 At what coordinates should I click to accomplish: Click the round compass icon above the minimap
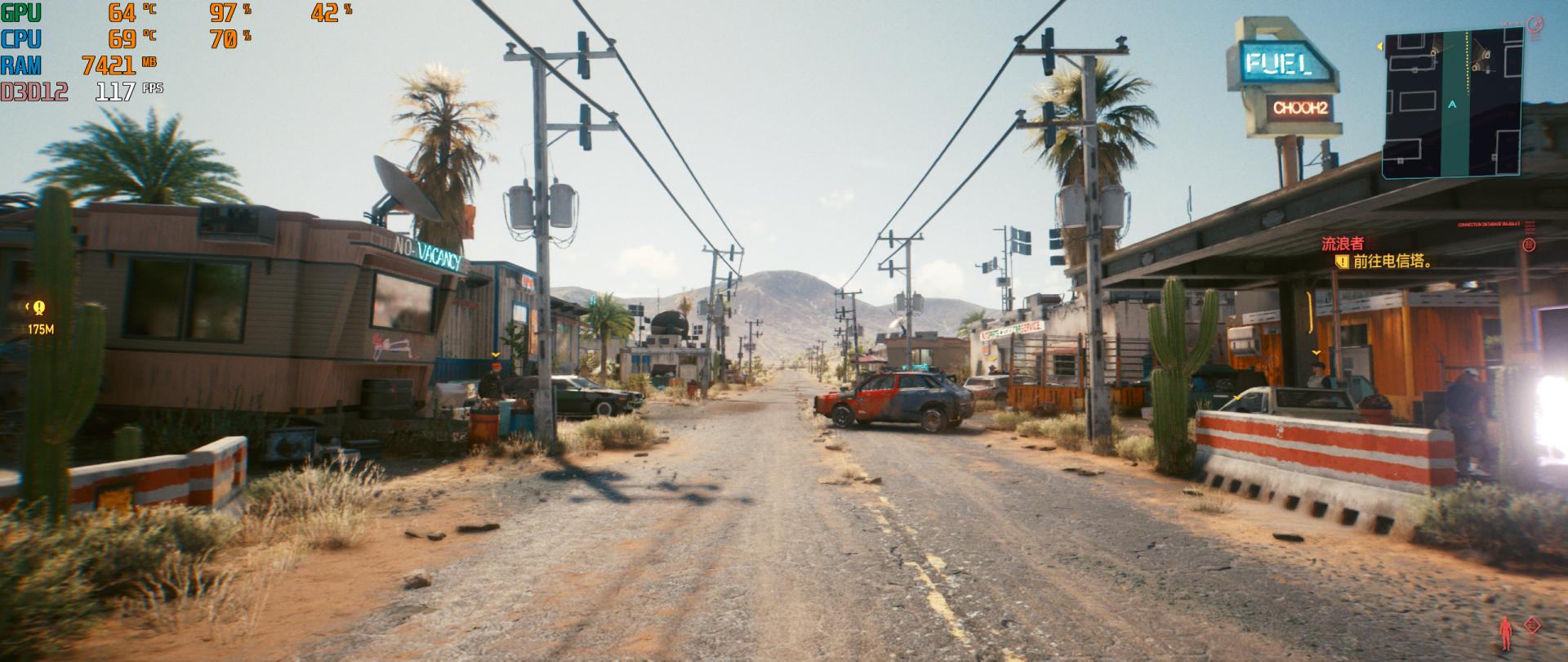pos(1535,25)
